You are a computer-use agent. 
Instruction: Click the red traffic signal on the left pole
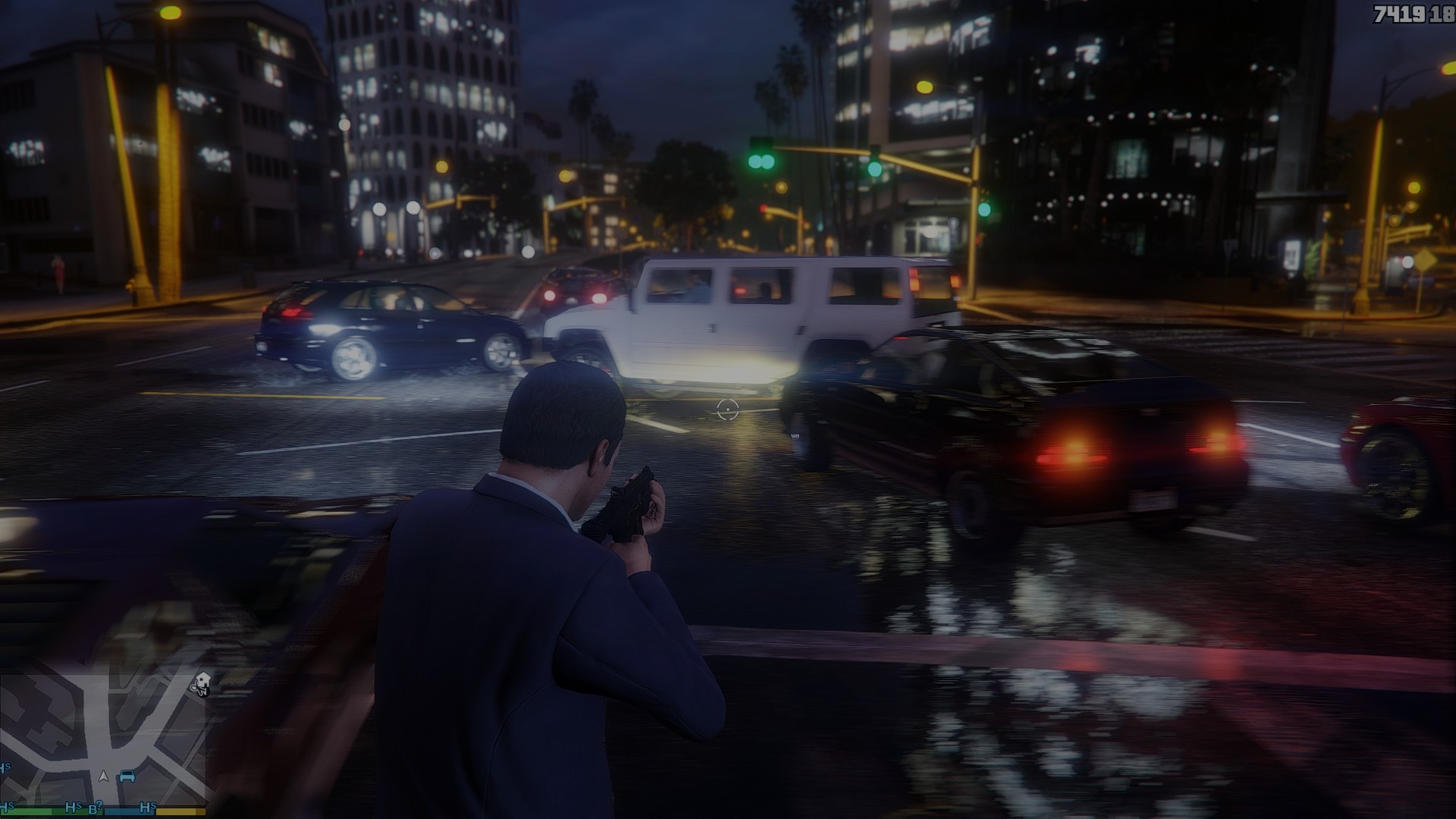pos(763,208)
